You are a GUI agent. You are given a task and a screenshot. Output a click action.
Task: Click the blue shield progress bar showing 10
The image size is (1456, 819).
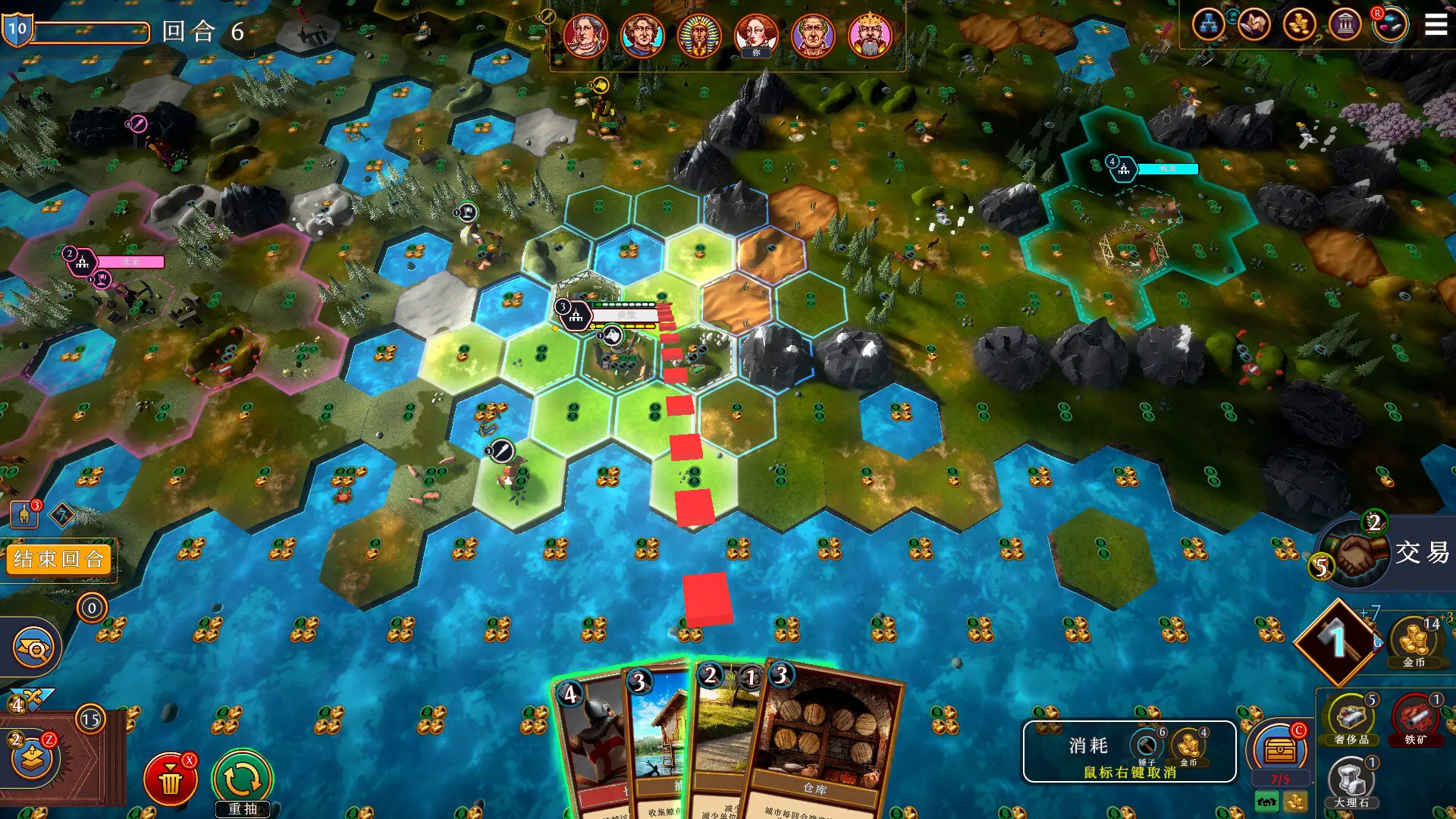pos(17,30)
